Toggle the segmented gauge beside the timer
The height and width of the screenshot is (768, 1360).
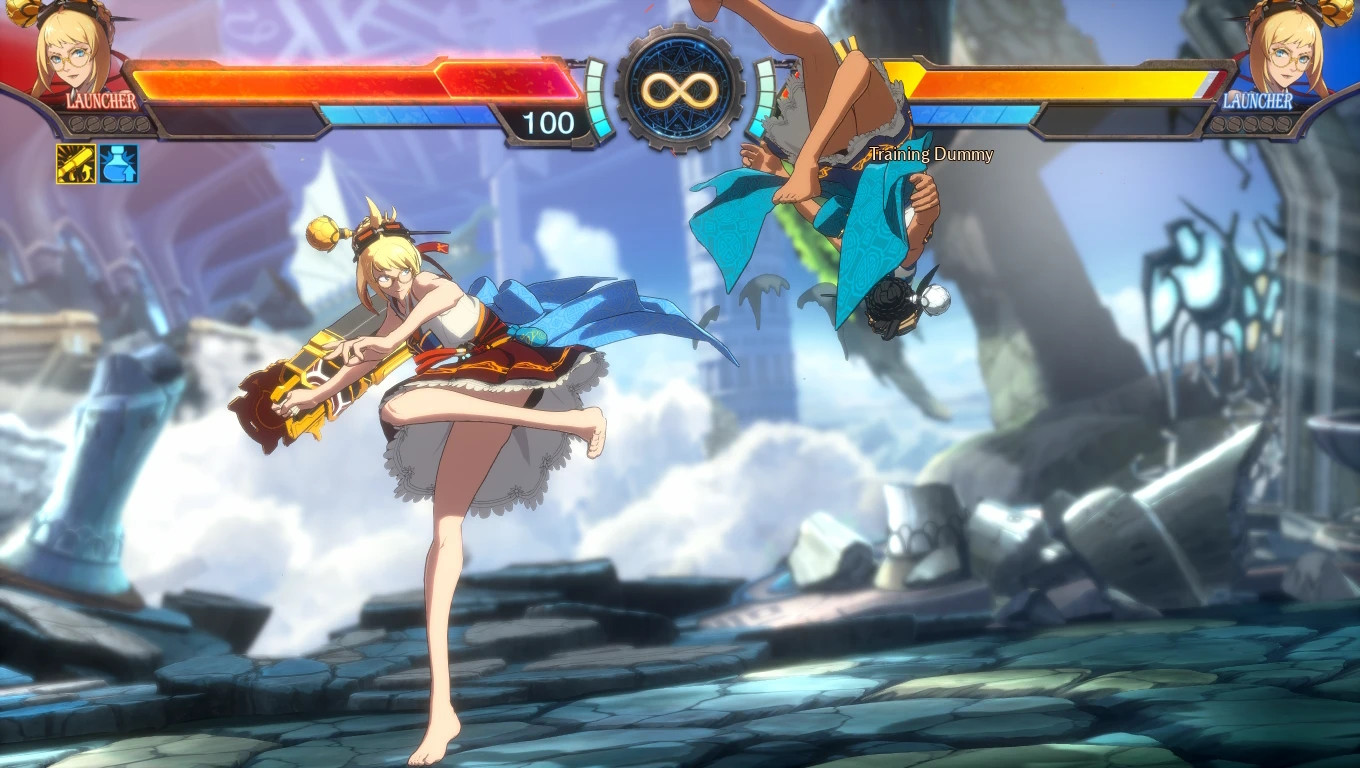point(597,100)
